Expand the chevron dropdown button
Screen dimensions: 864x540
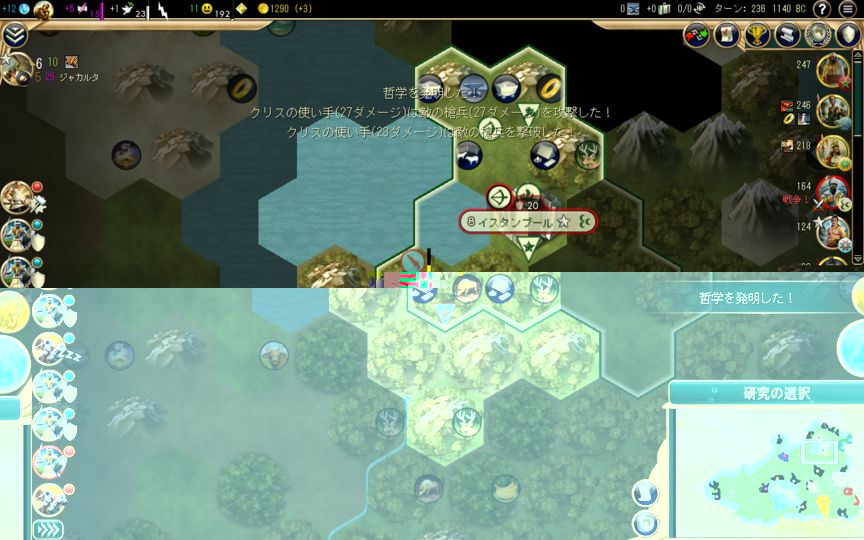point(15,36)
